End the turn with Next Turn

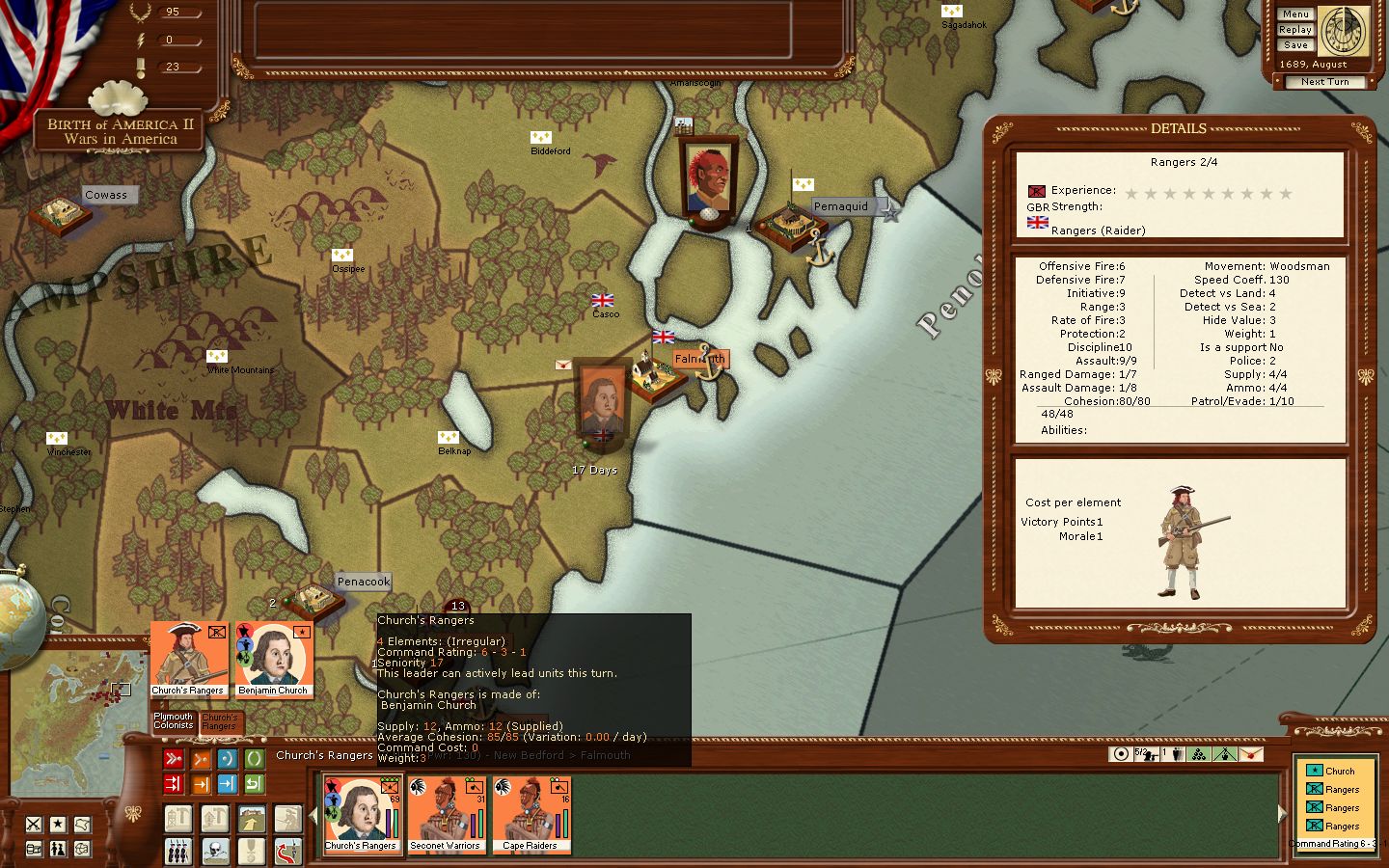point(1324,82)
